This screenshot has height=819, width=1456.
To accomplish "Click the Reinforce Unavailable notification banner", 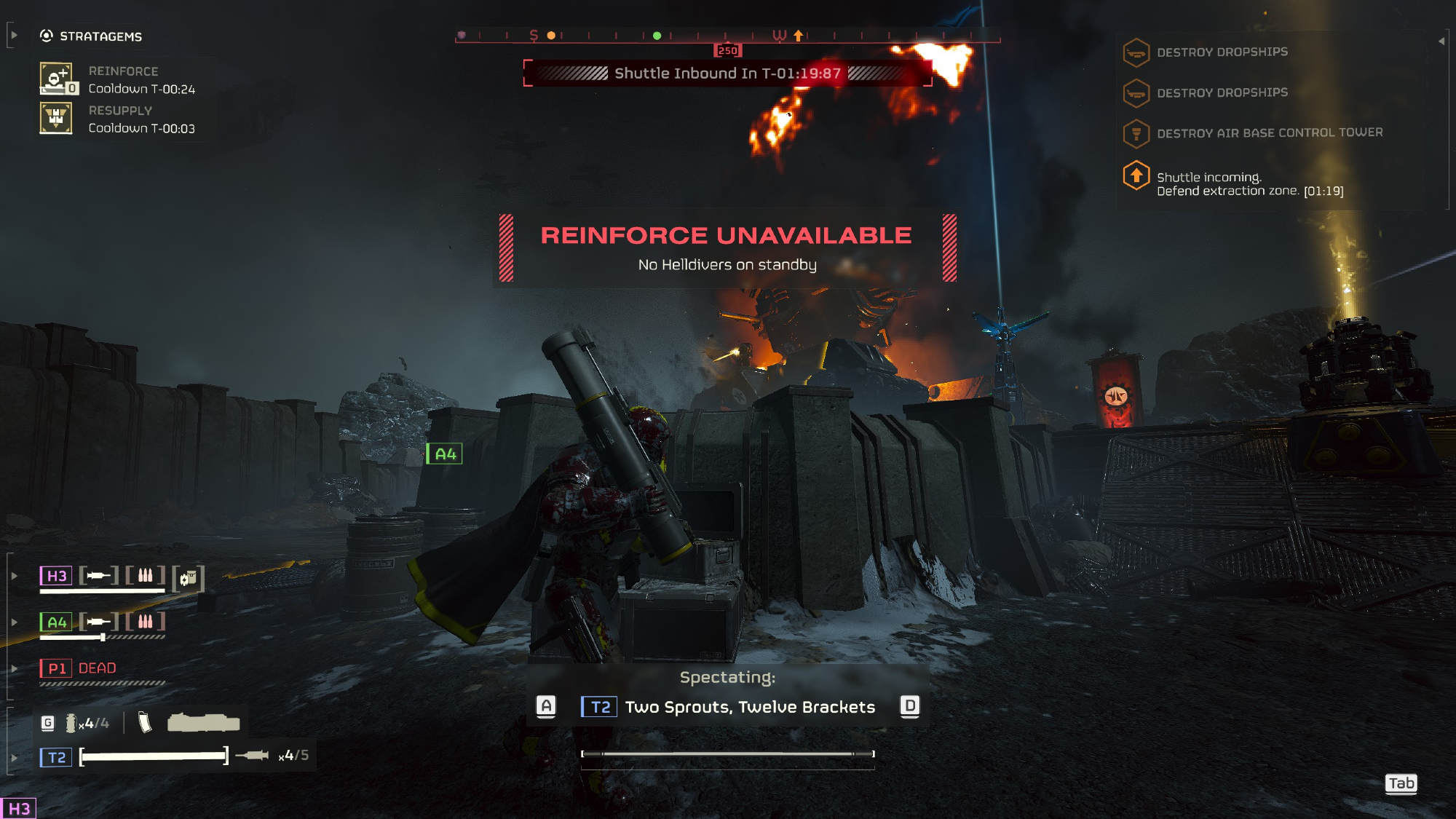I will point(727,248).
